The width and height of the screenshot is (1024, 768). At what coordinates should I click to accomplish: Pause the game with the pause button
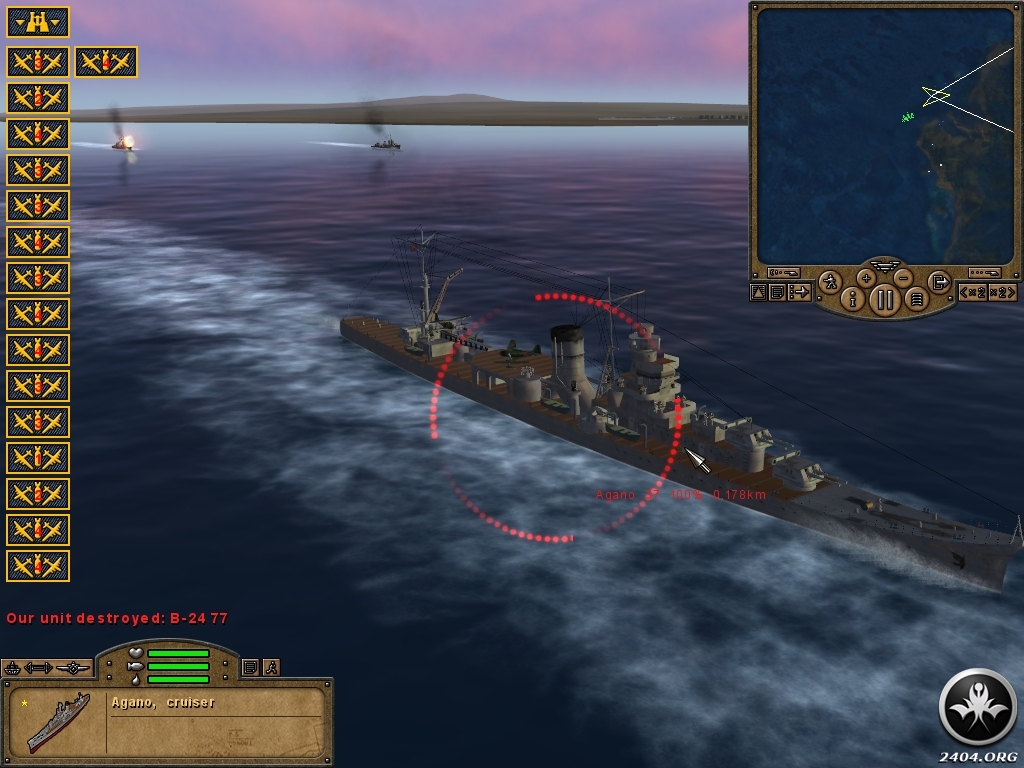(x=884, y=298)
